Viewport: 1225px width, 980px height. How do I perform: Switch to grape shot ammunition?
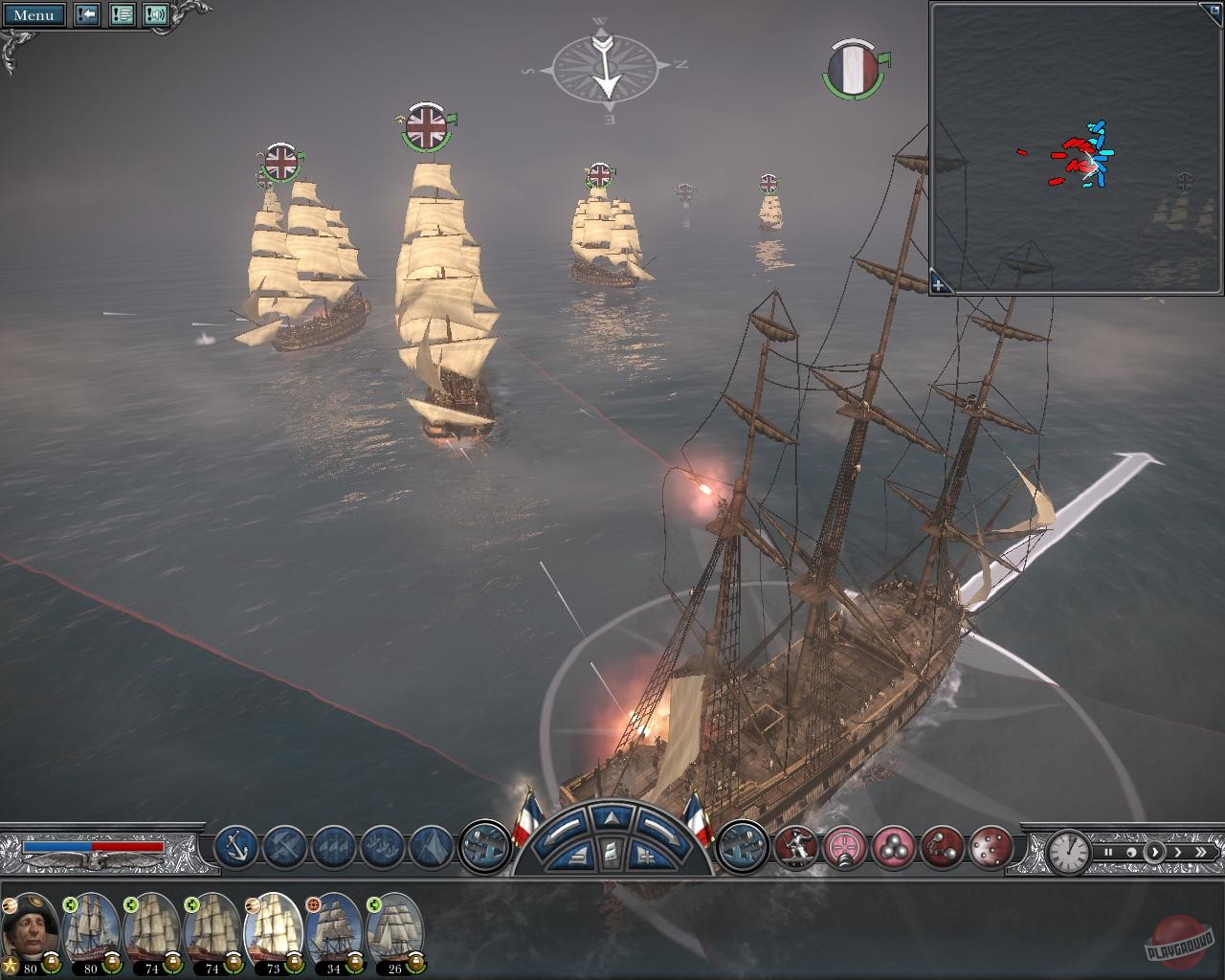(x=991, y=848)
